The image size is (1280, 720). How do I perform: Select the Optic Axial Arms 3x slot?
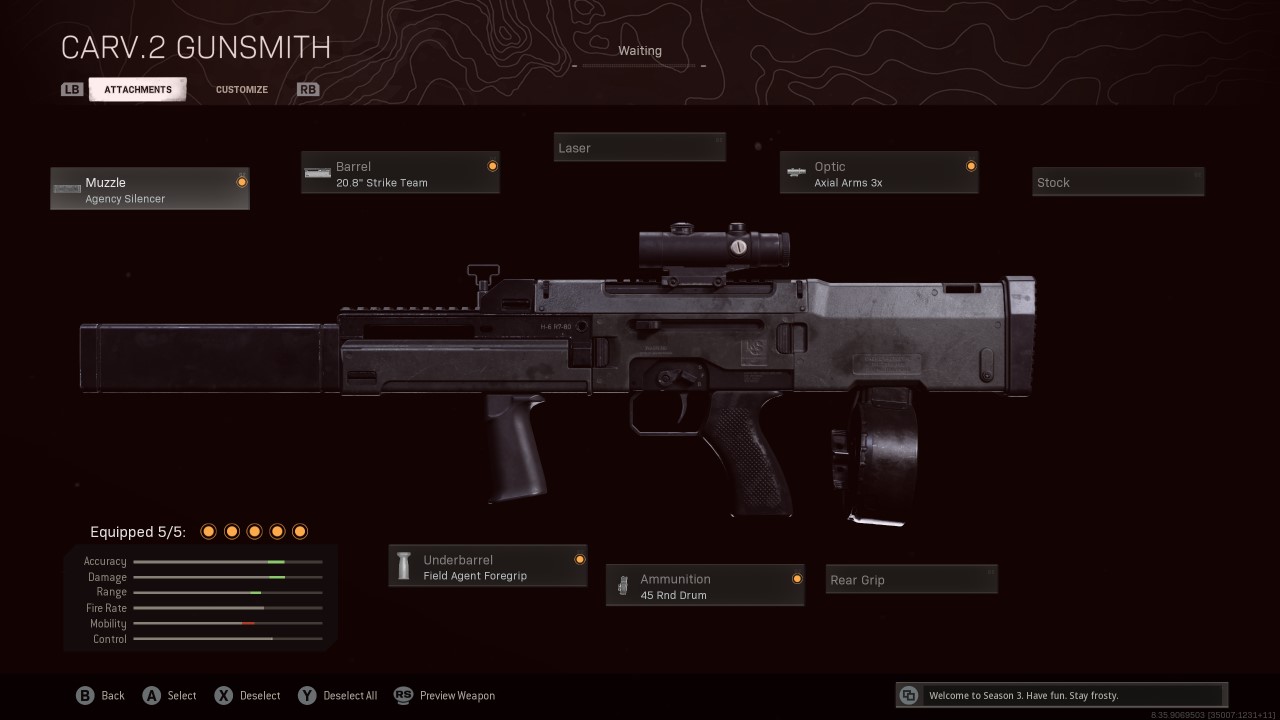[x=879, y=173]
